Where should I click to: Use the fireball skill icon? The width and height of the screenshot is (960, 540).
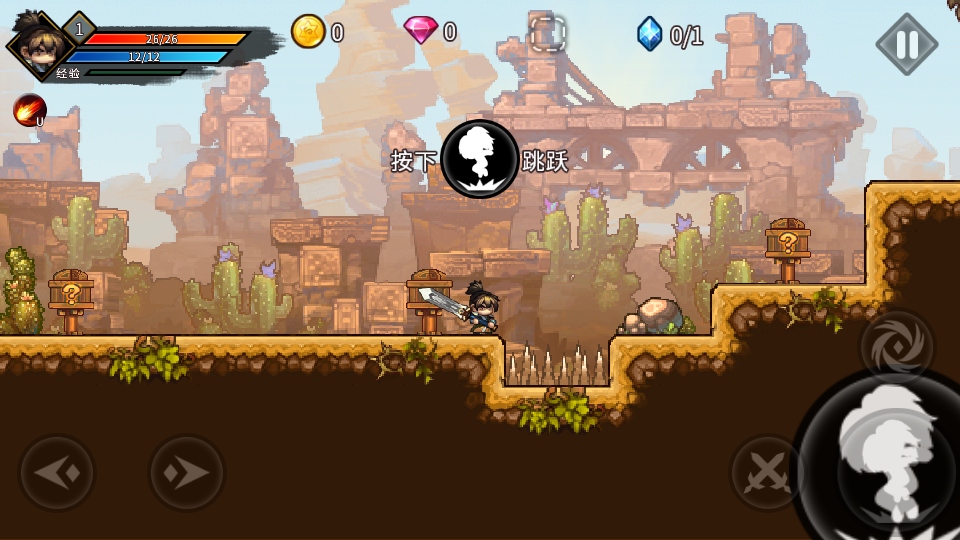[x=29, y=110]
